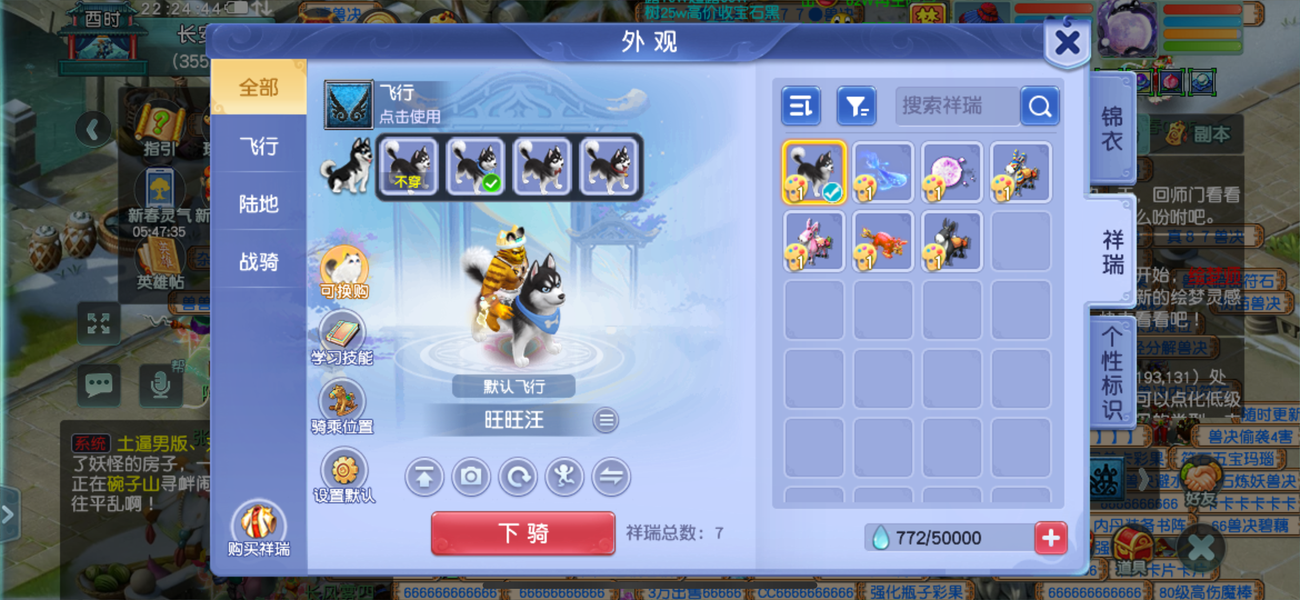The height and width of the screenshot is (600, 1300).
Task: Click the 可换购 exchange icon
Action: [x=344, y=270]
